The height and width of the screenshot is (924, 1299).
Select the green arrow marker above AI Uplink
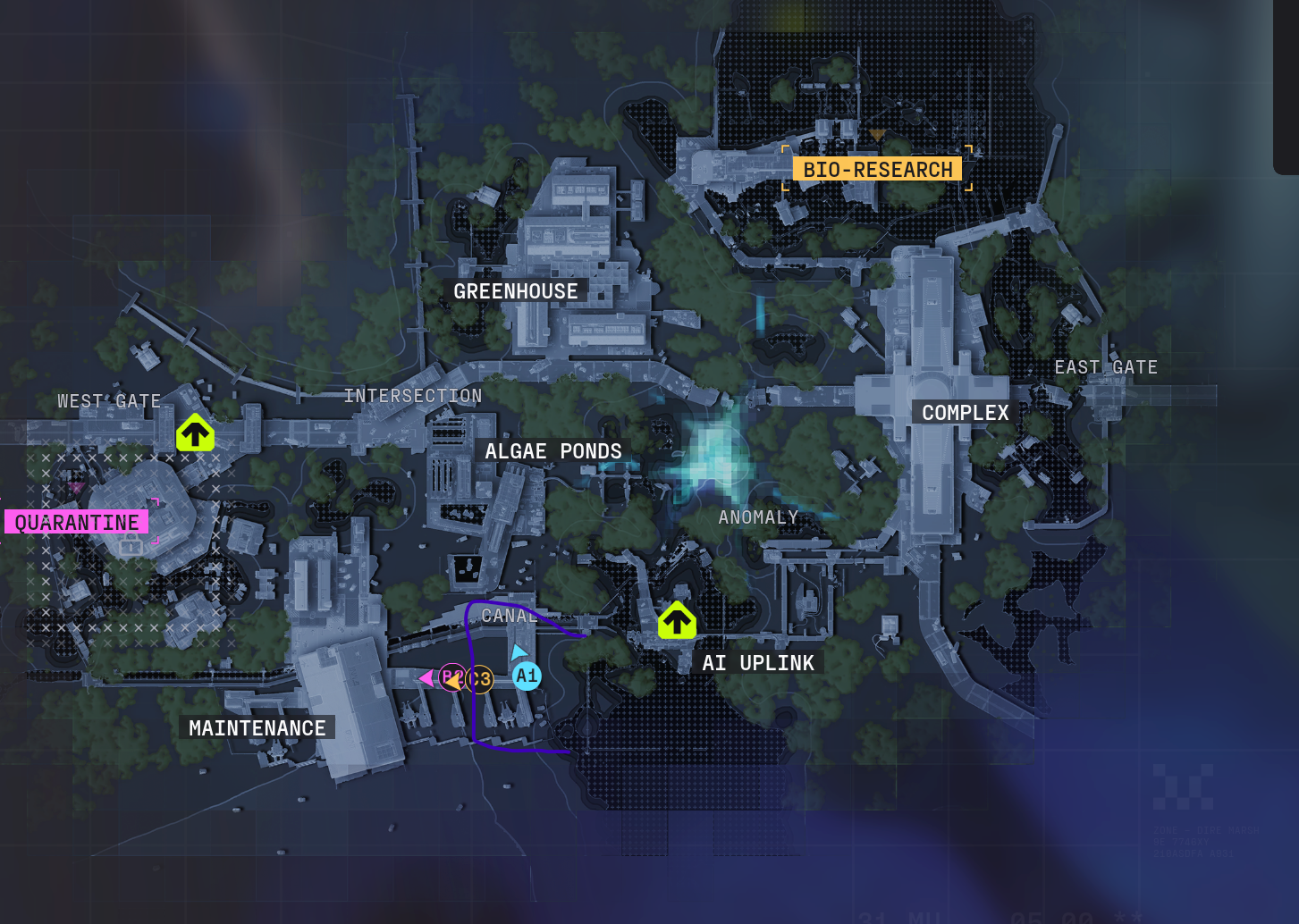click(677, 620)
